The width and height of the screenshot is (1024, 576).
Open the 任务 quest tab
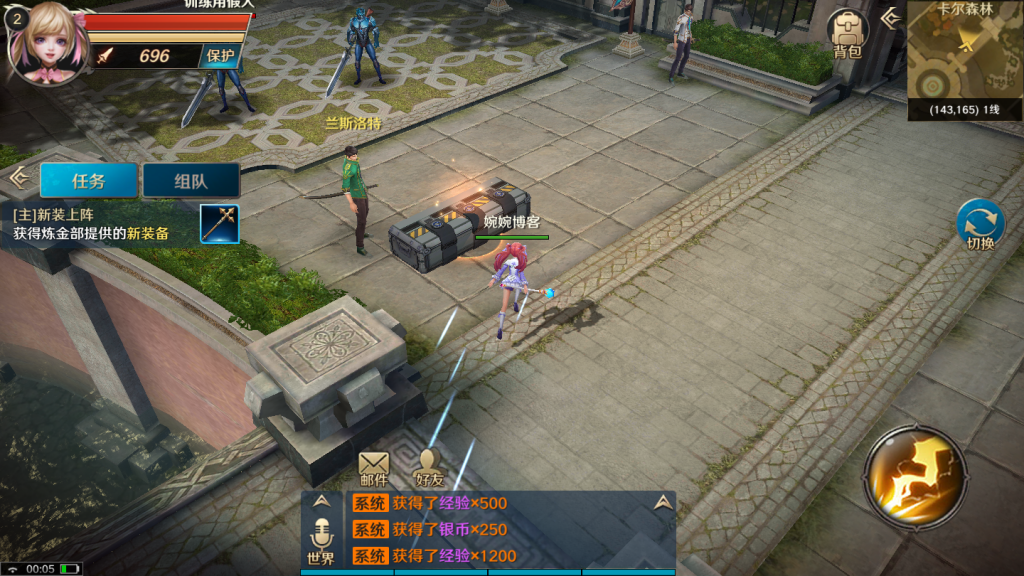[x=89, y=181]
